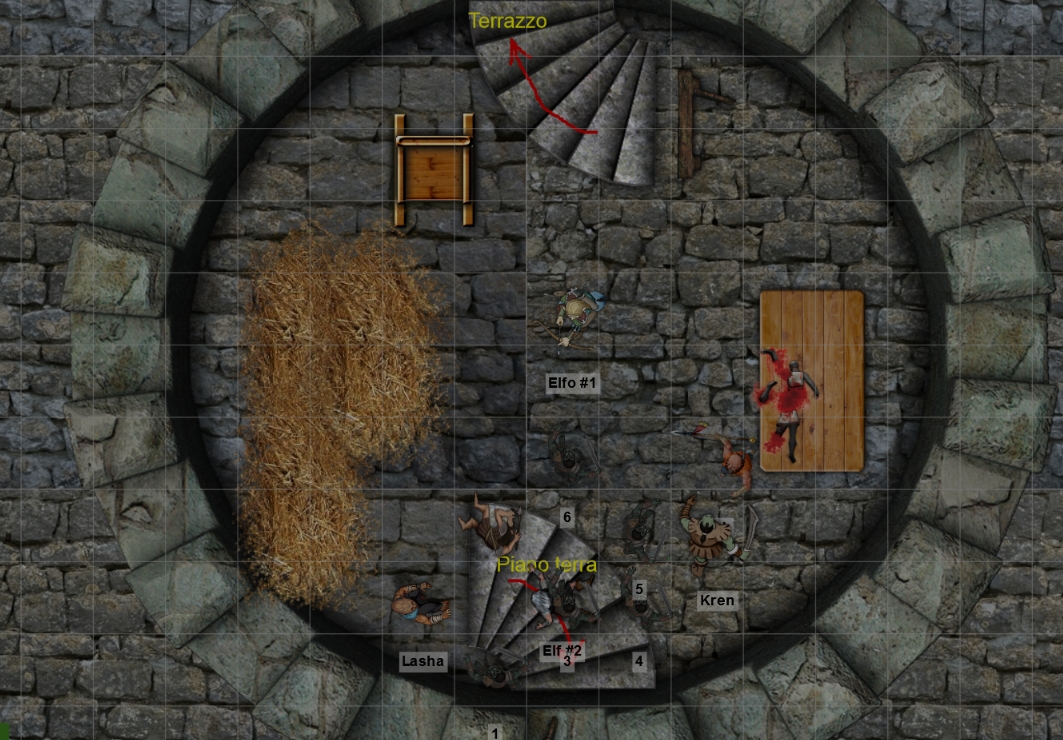Viewport: 1063px width, 740px height.
Task: Choose the Kren orc warrior token
Action: click(714, 538)
